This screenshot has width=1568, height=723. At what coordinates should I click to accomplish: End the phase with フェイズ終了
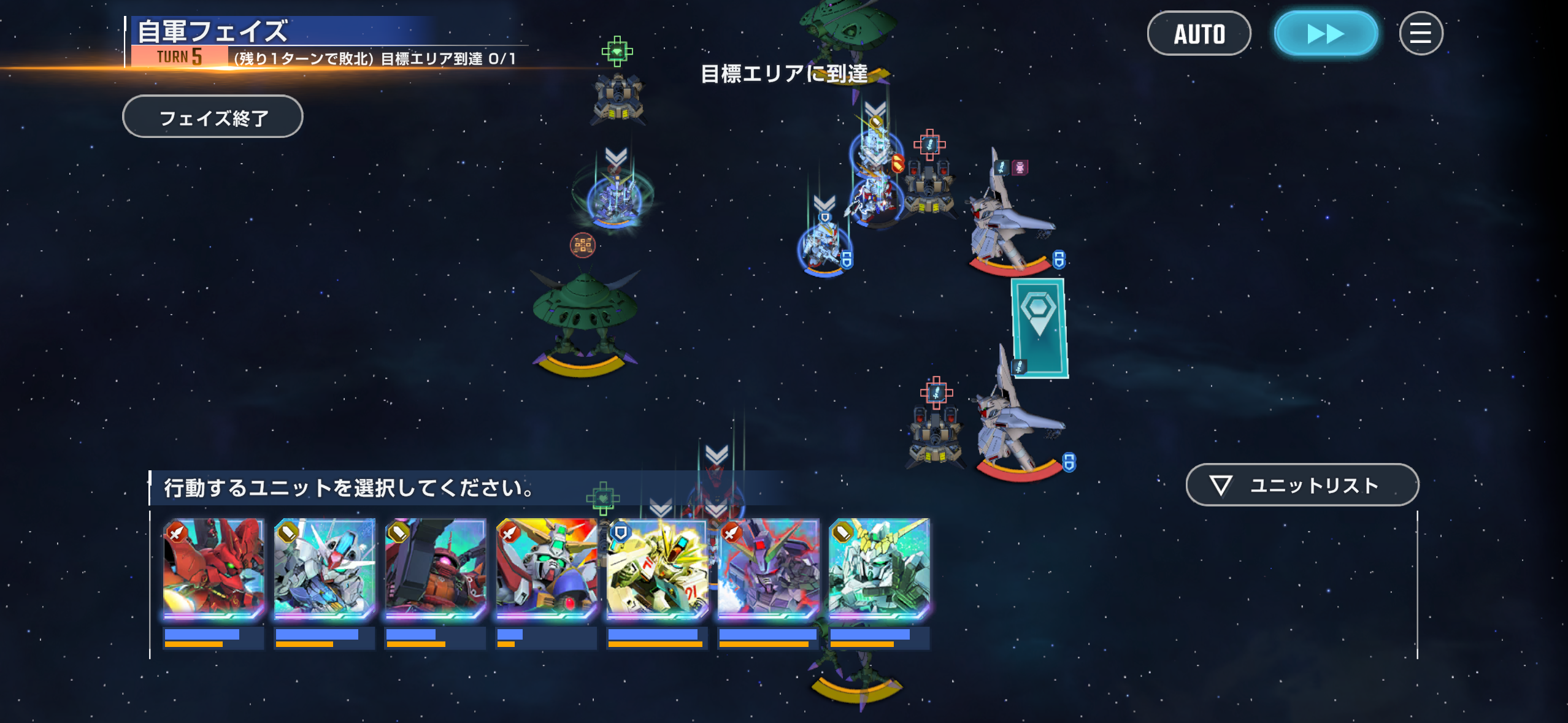pos(213,117)
